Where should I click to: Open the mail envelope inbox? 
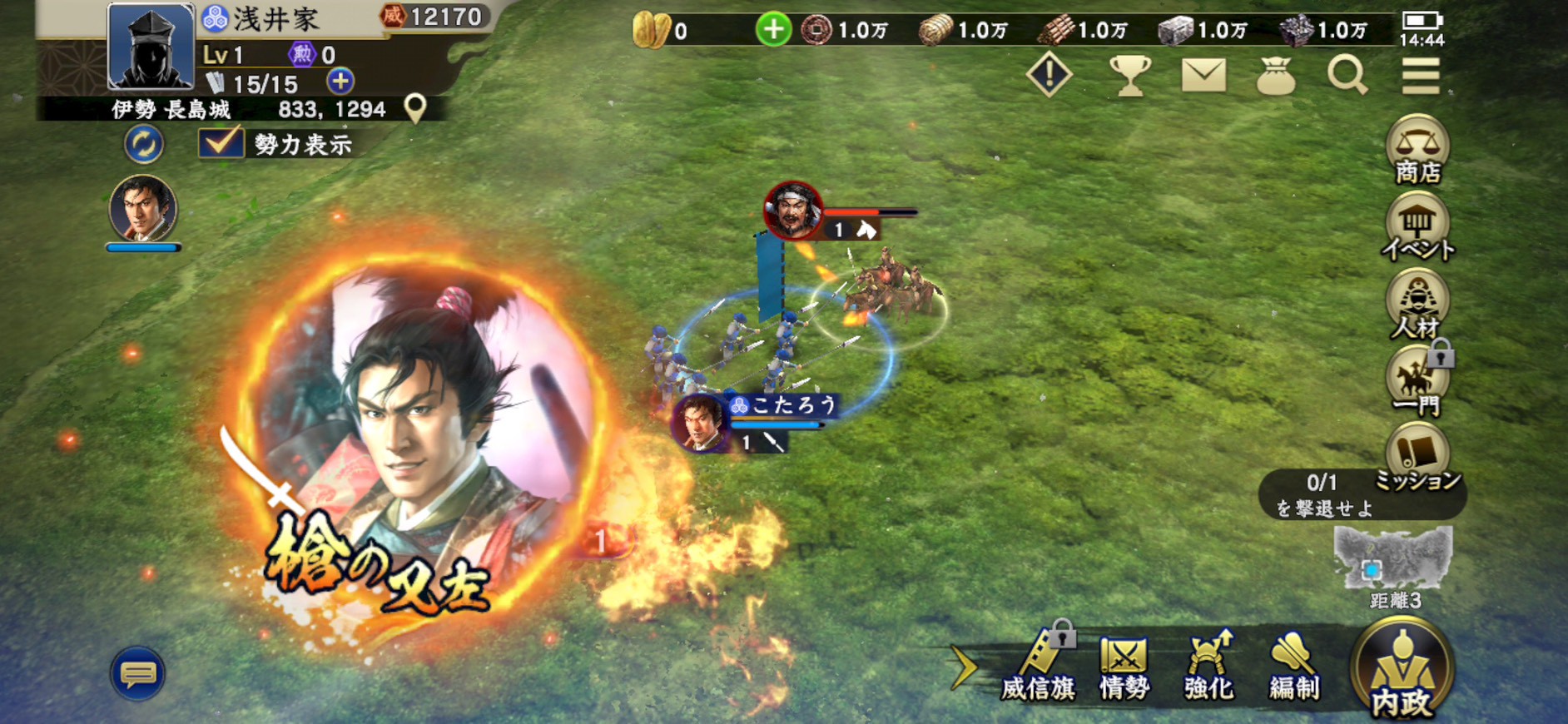point(1203,76)
